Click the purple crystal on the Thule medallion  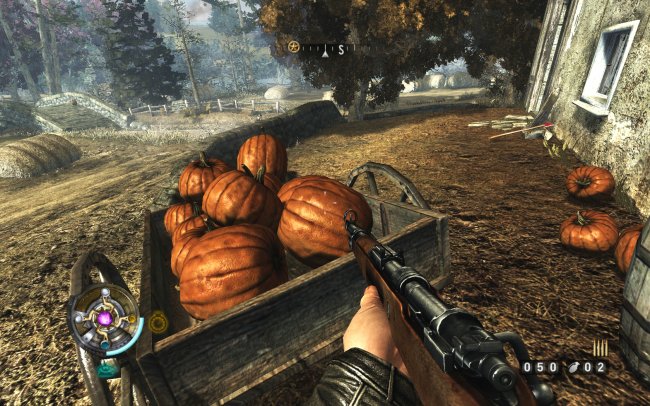(x=104, y=319)
